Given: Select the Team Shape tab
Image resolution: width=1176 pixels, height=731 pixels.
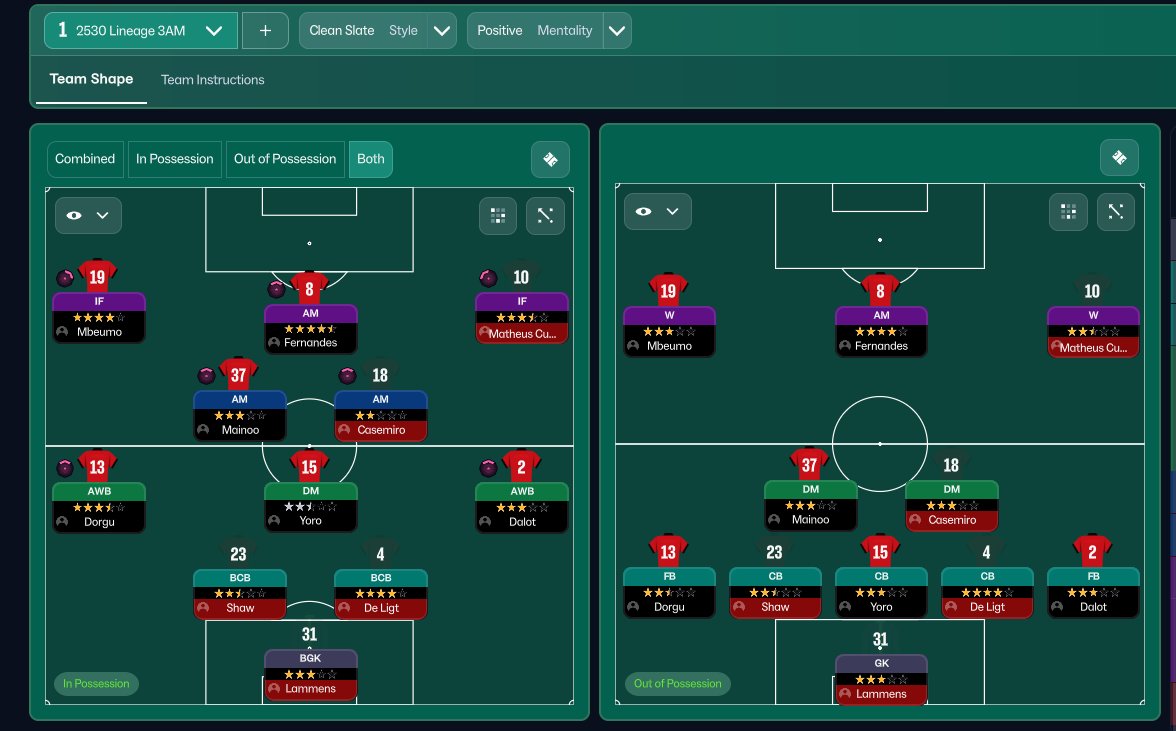Looking at the screenshot, I should [91, 79].
